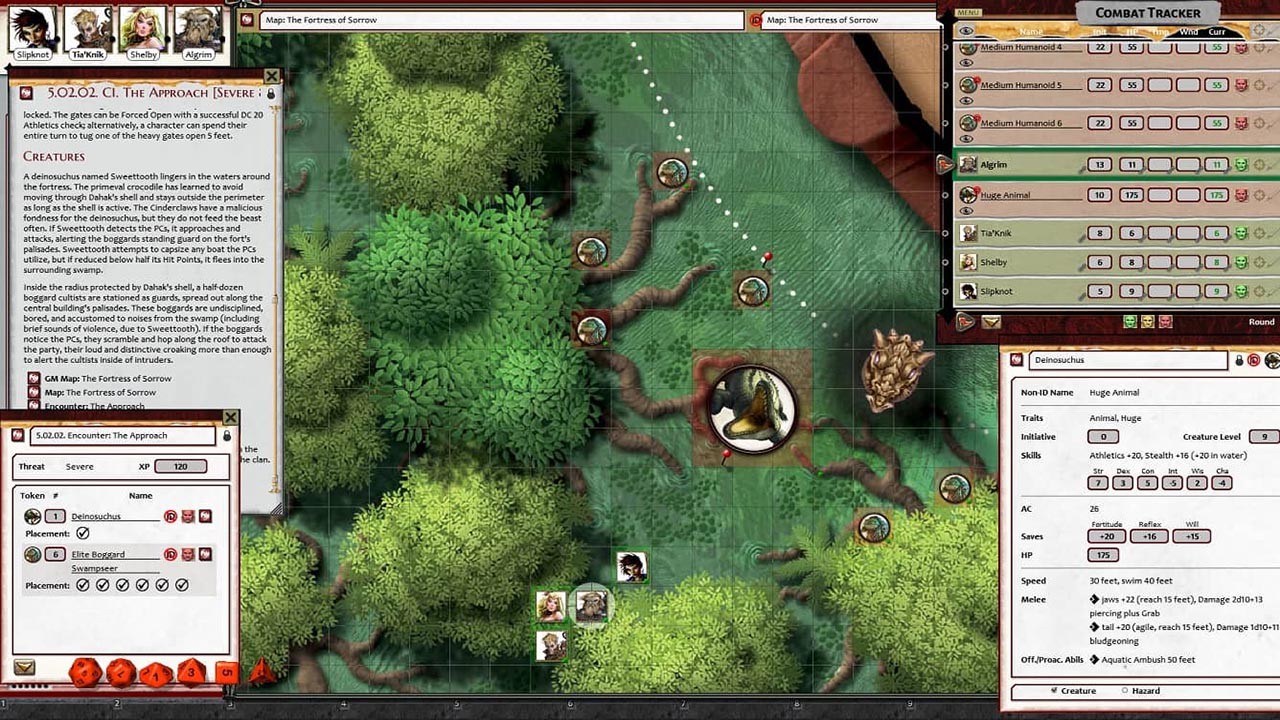Open the envelope menu below the combat tracker
The height and width of the screenshot is (720, 1280).
tap(991, 322)
